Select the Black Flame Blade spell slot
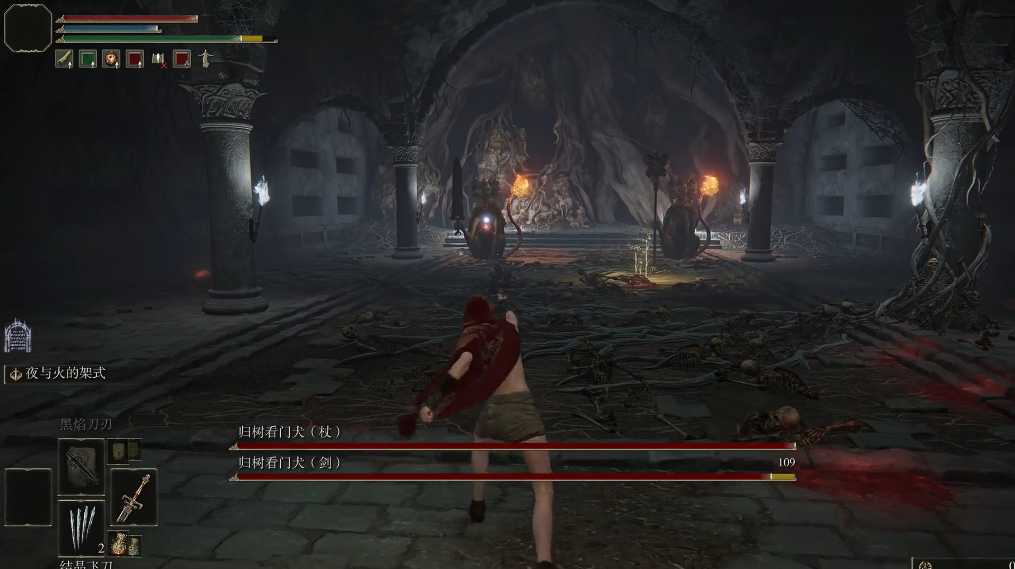The height and width of the screenshot is (569, 1015). tap(80, 466)
